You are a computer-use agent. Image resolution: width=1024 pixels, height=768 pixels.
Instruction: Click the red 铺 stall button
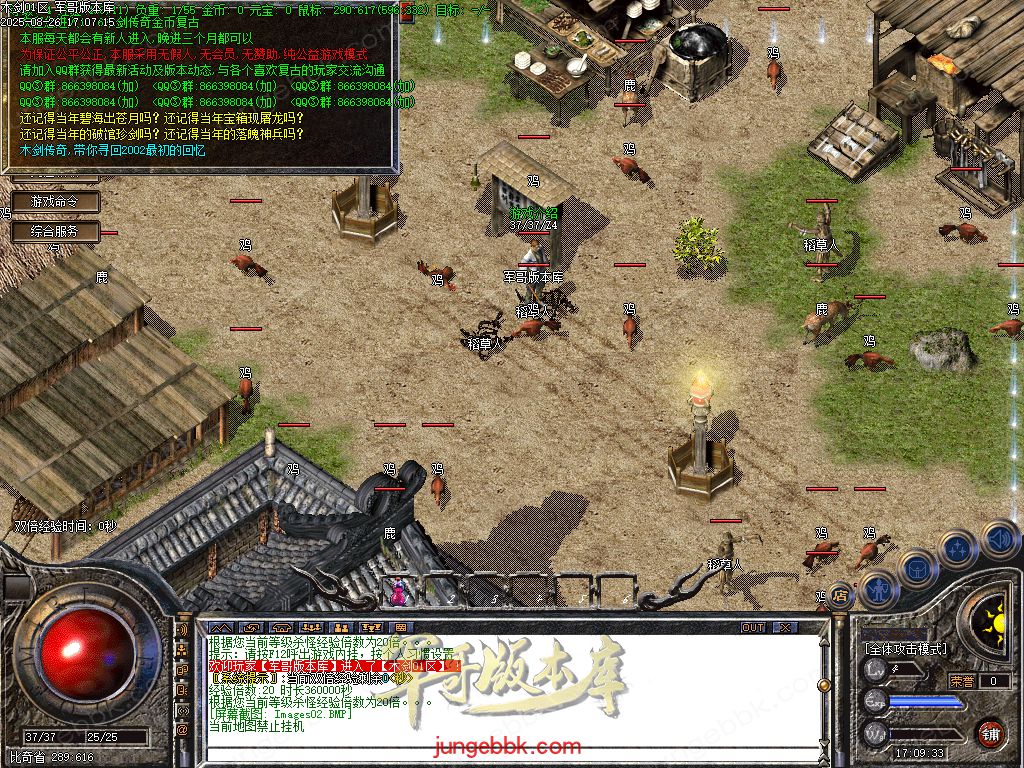[x=990, y=733]
